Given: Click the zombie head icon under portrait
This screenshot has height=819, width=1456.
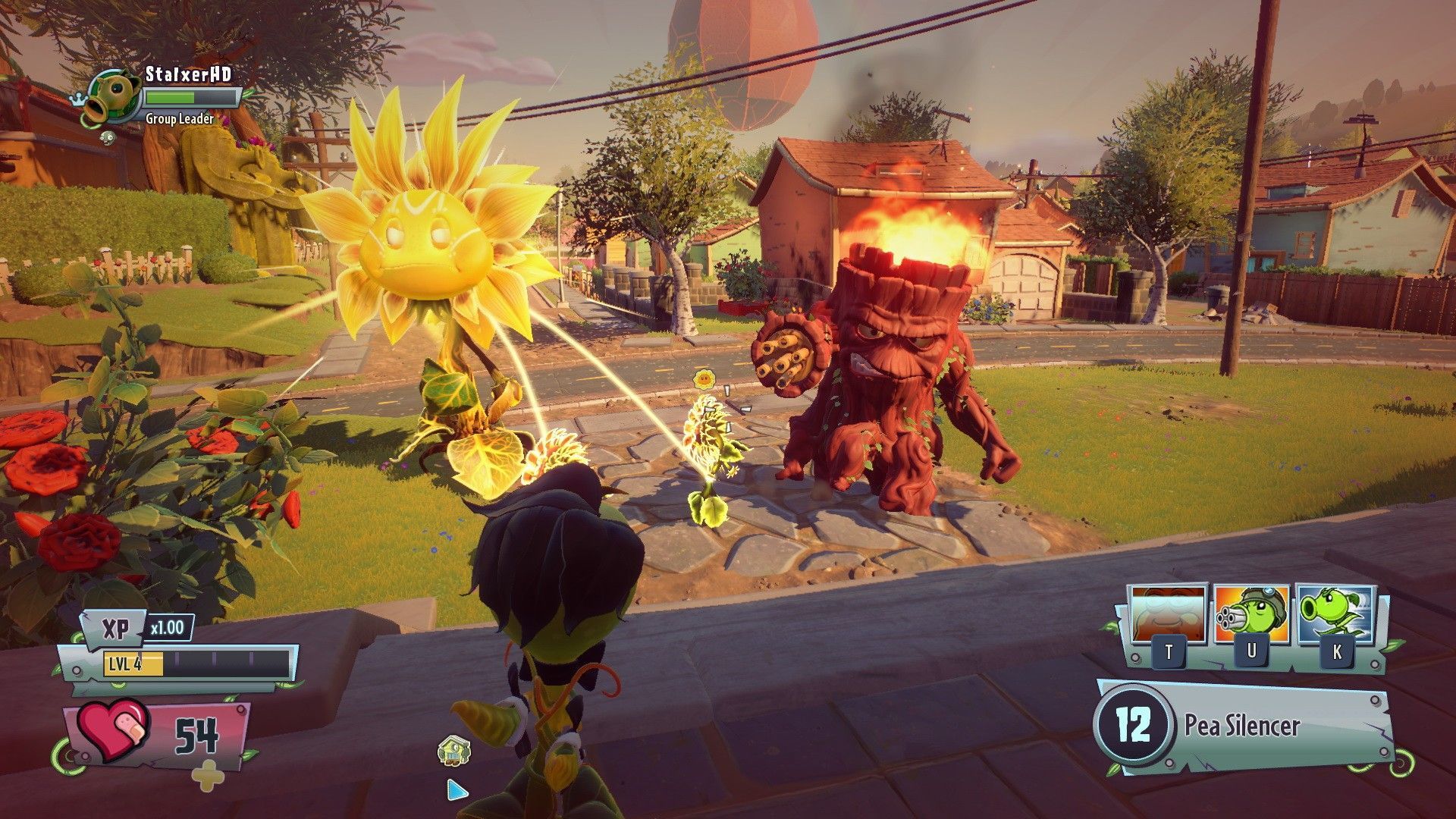Looking at the screenshot, I should [x=108, y=137].
